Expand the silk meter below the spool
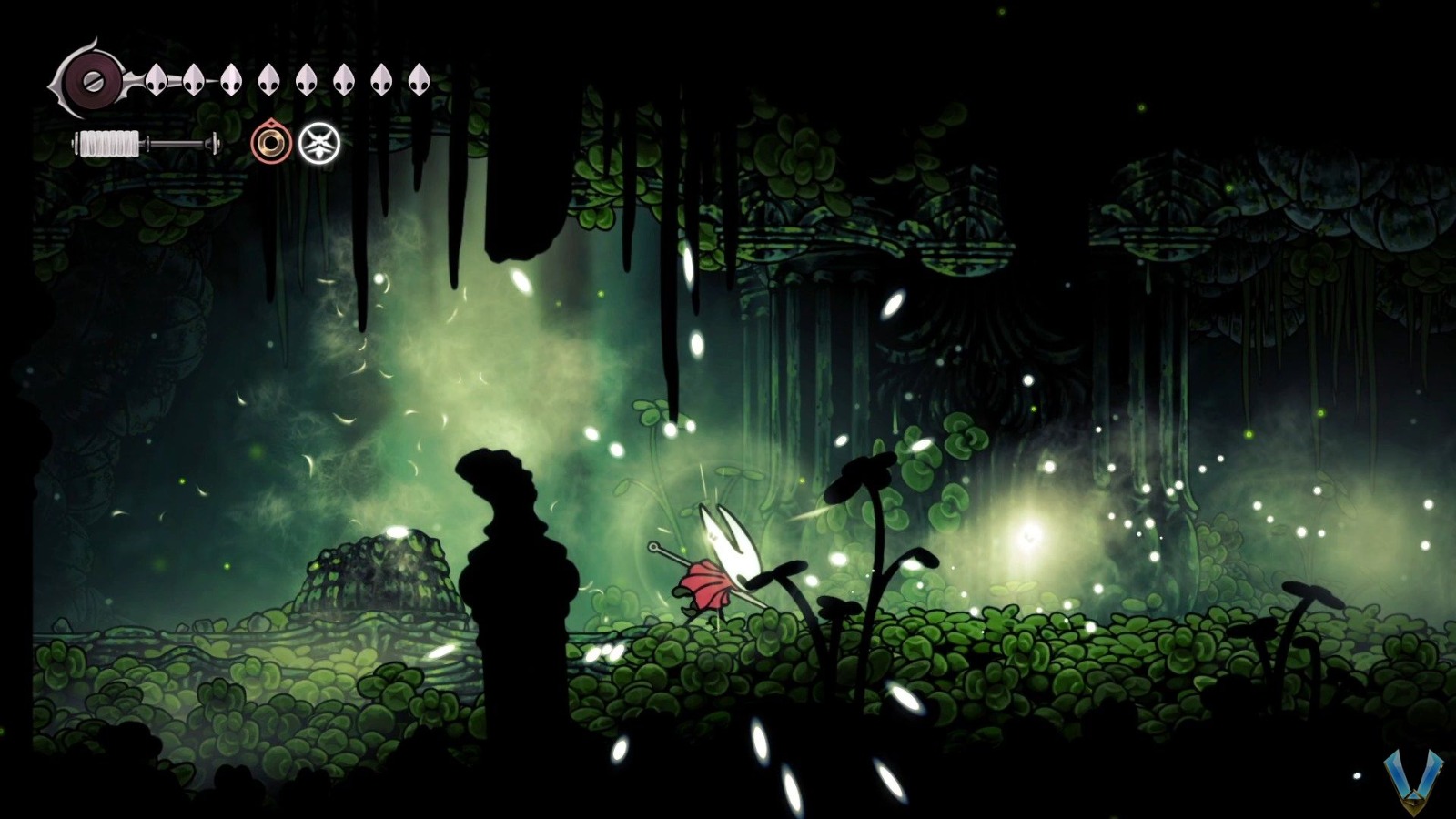Viewport: 1456px width, 819px height. (146, 144)
